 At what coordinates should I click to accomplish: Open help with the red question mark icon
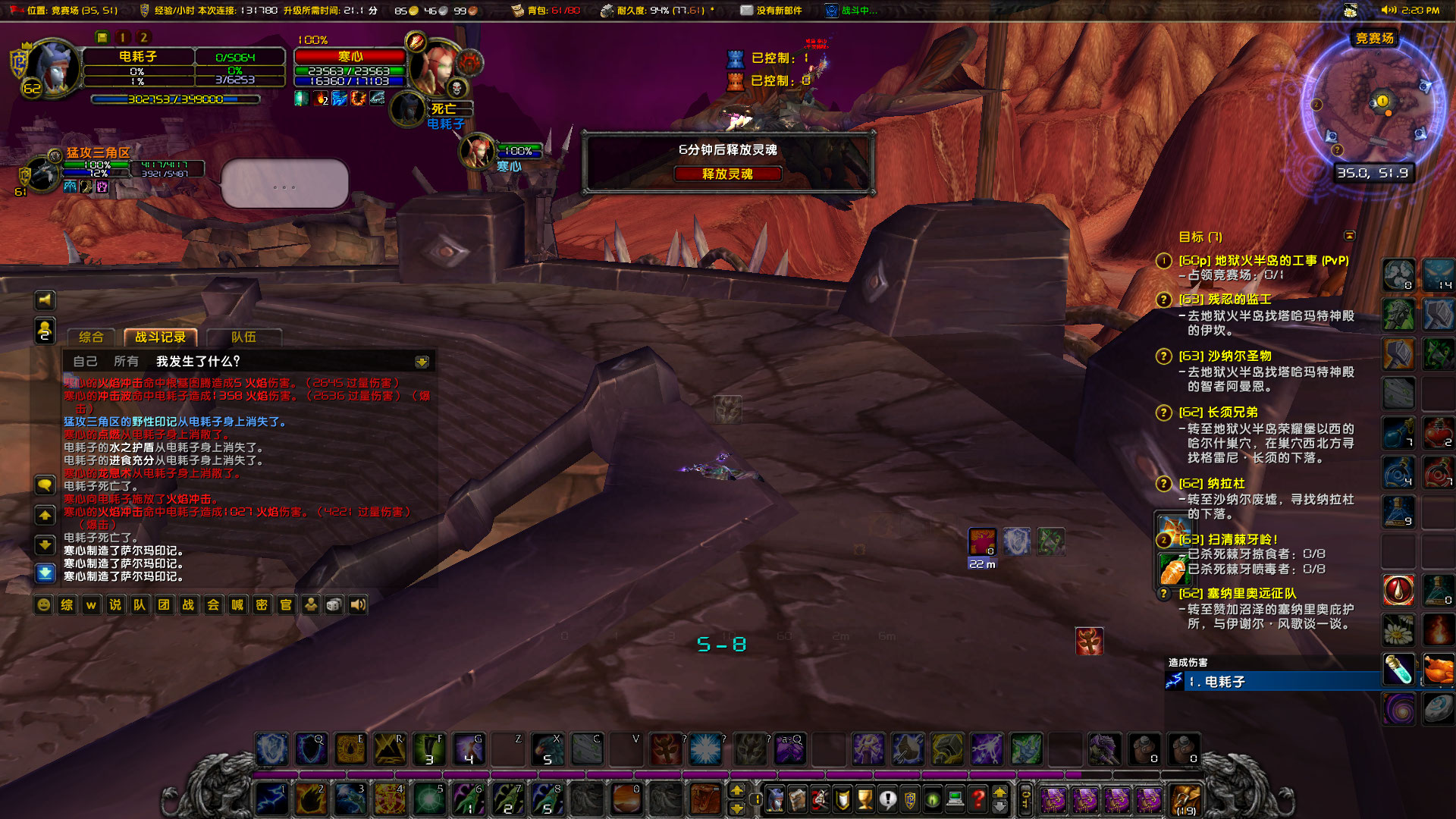pyautogui.click(x=977, y=798)
